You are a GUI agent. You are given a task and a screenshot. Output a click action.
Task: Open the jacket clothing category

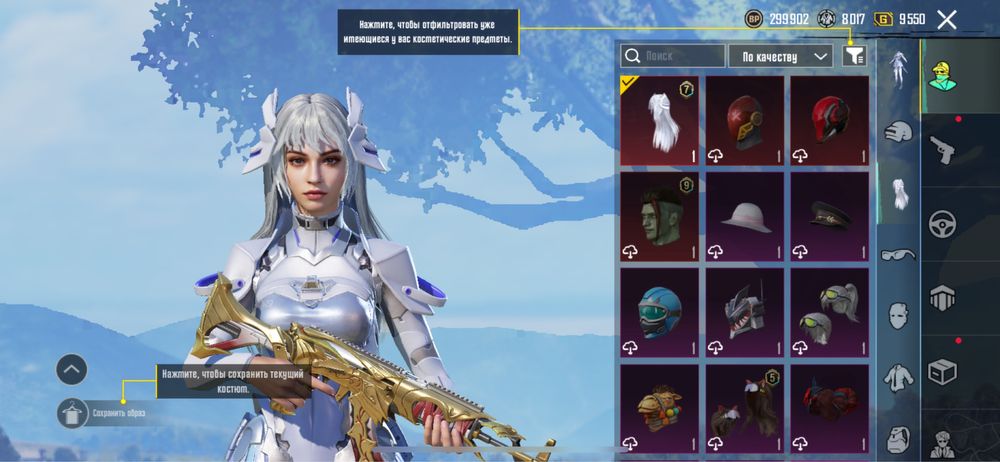pyautogui.click(x=898, y=378)
